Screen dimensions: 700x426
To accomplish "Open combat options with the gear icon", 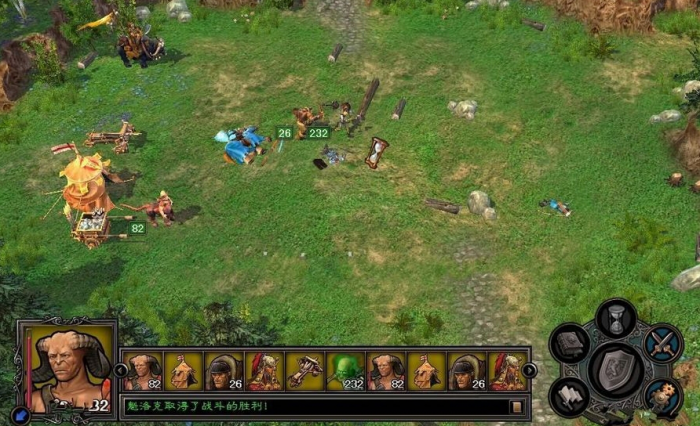I will point(661,396).
